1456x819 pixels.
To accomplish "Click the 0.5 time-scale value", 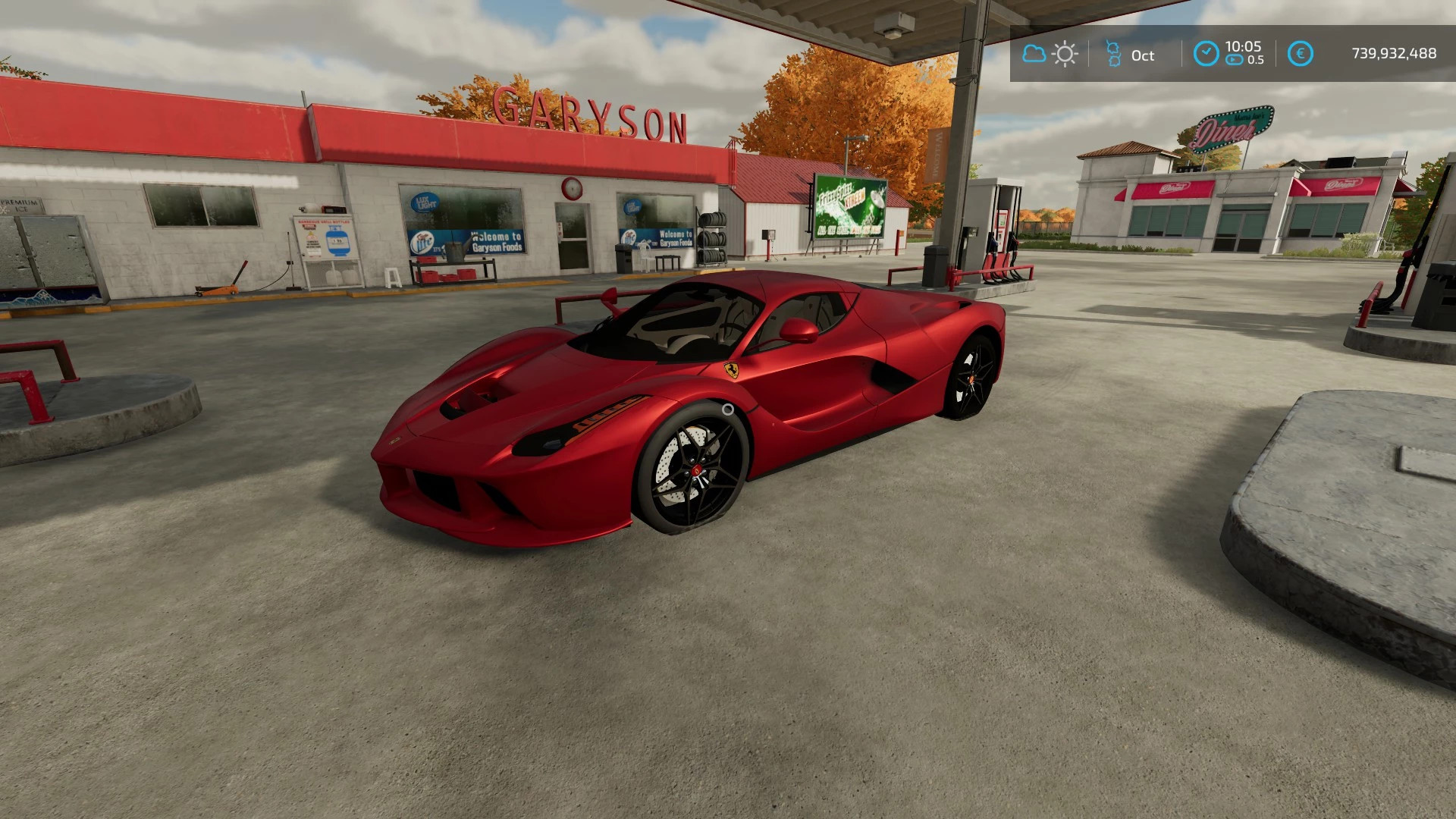I will pyautogui.click(x=1257, y=61).
